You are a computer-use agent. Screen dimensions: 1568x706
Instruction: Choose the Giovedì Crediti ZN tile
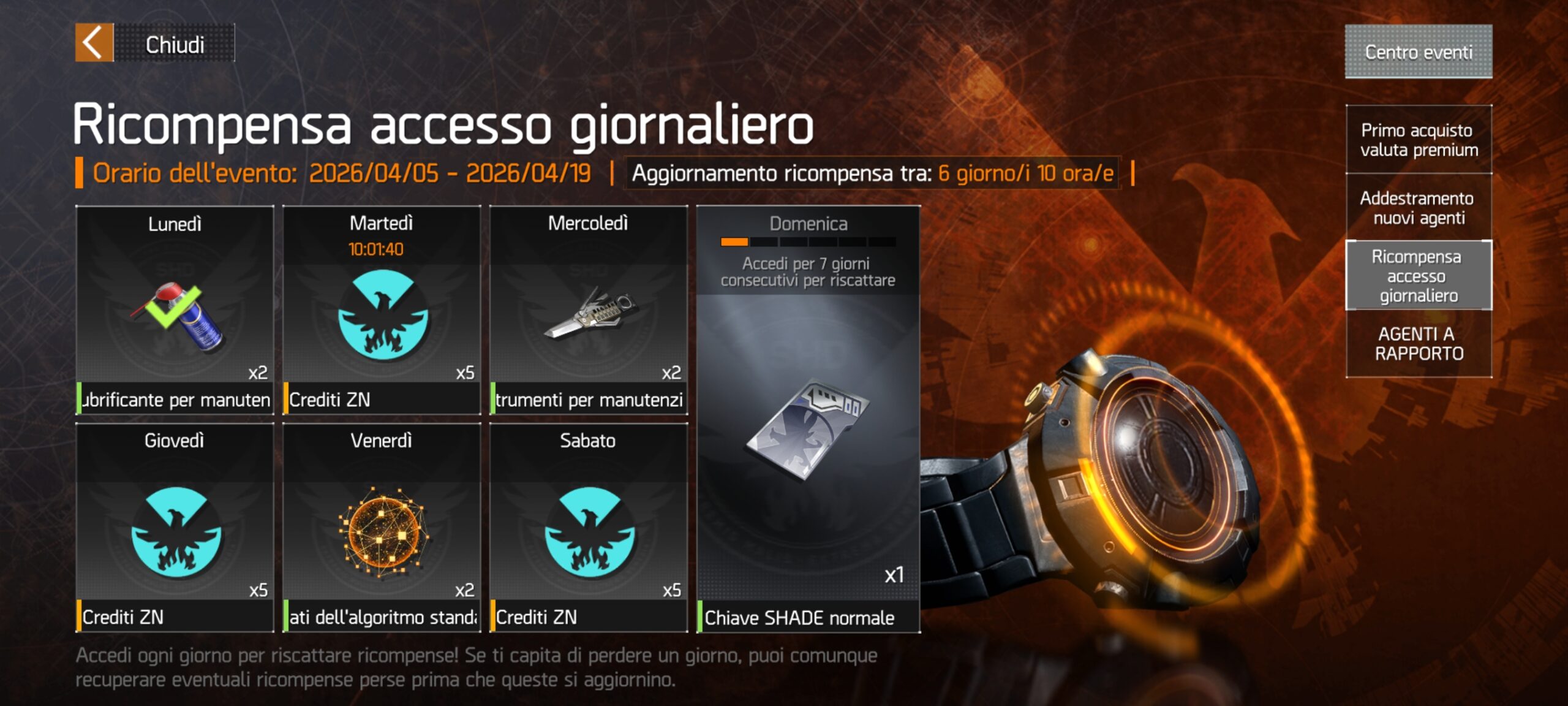[x=175, y=527]
